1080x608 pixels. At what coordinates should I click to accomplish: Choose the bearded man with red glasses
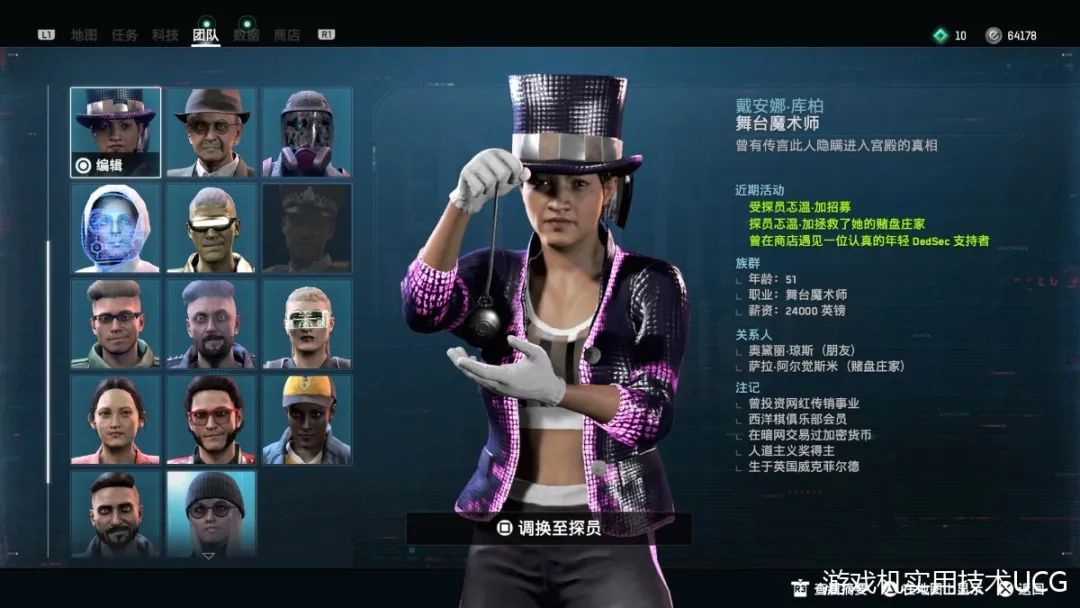pyautogui.click(x=211, y=420)
